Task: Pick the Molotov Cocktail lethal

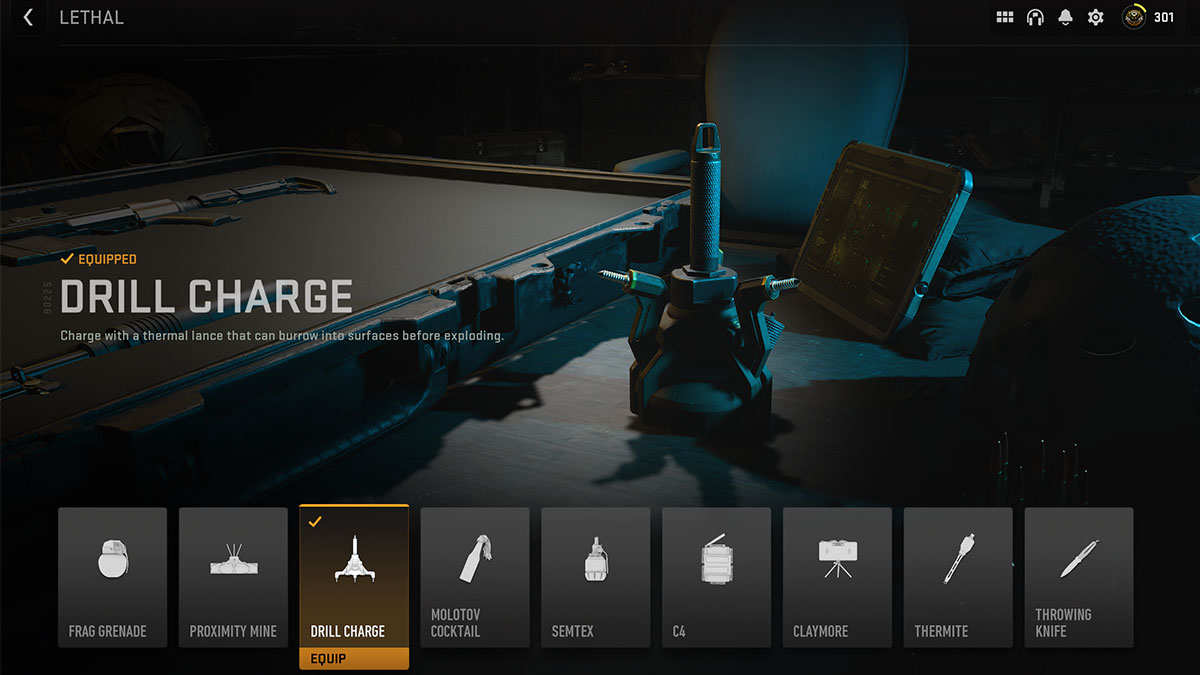Action: pyautogui.click(x=475, y=577)
